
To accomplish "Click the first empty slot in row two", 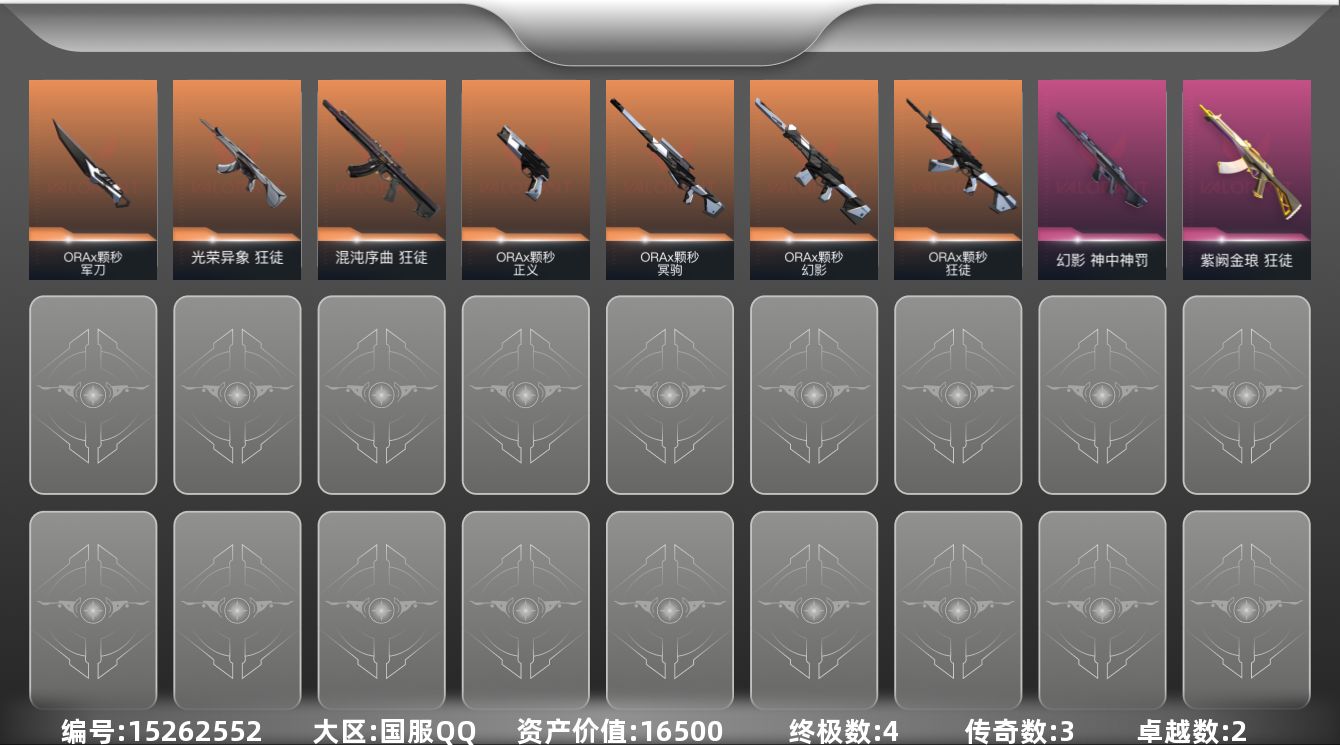I will click(93, 394).
